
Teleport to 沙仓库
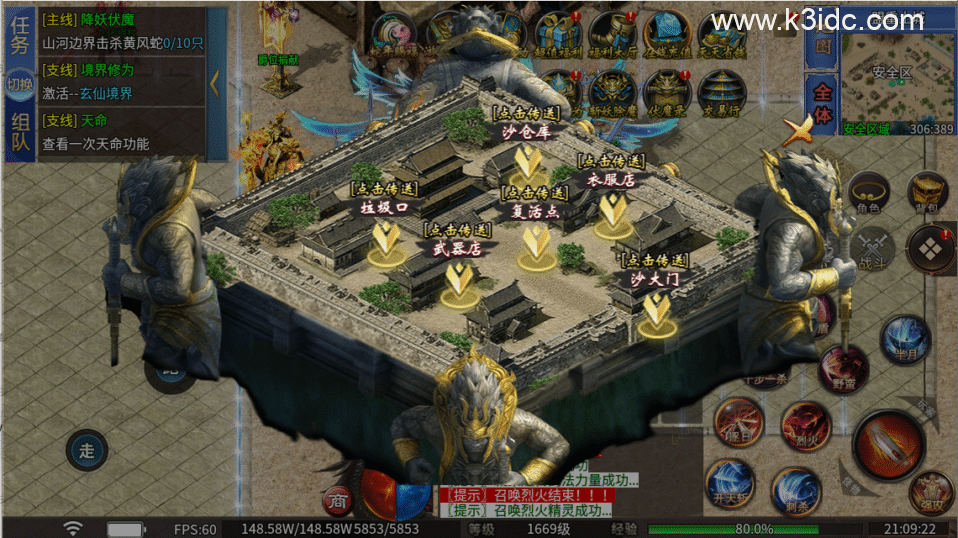coord(526,162)
